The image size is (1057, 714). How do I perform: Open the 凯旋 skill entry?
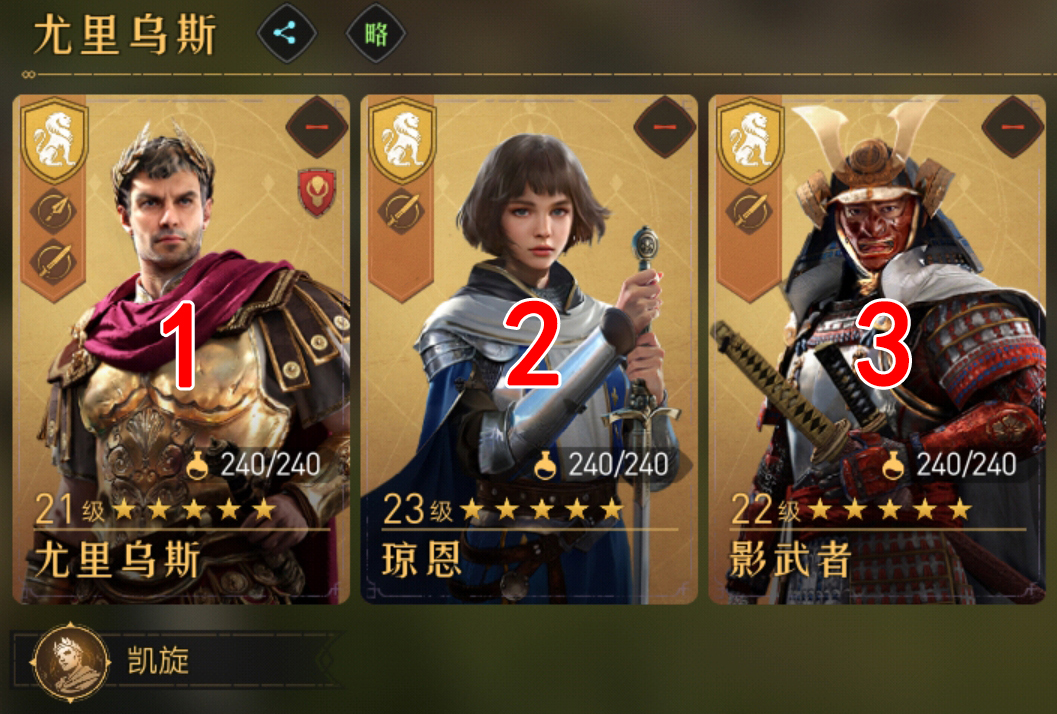pyautogui.click(x=160, y=662)
